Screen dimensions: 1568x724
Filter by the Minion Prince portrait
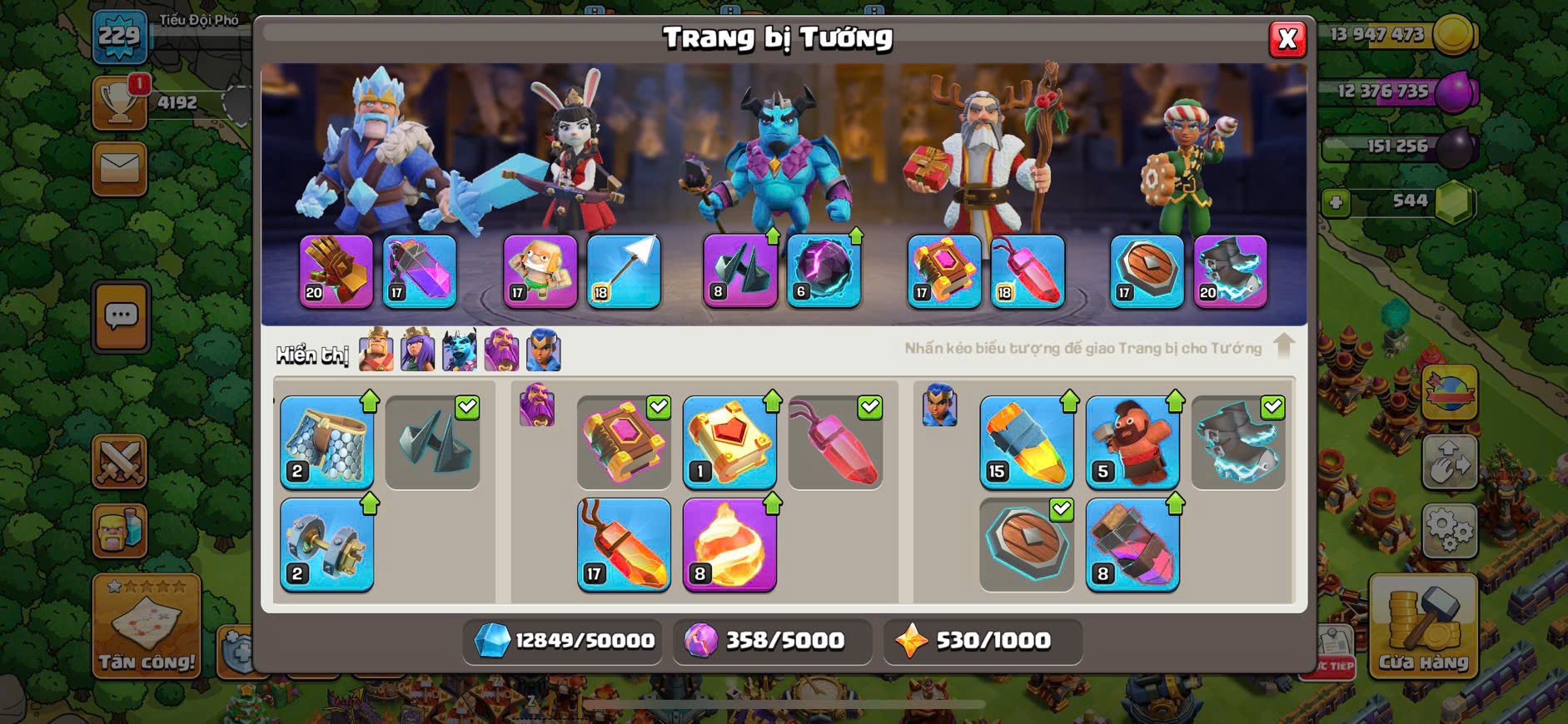click(460, 350)
